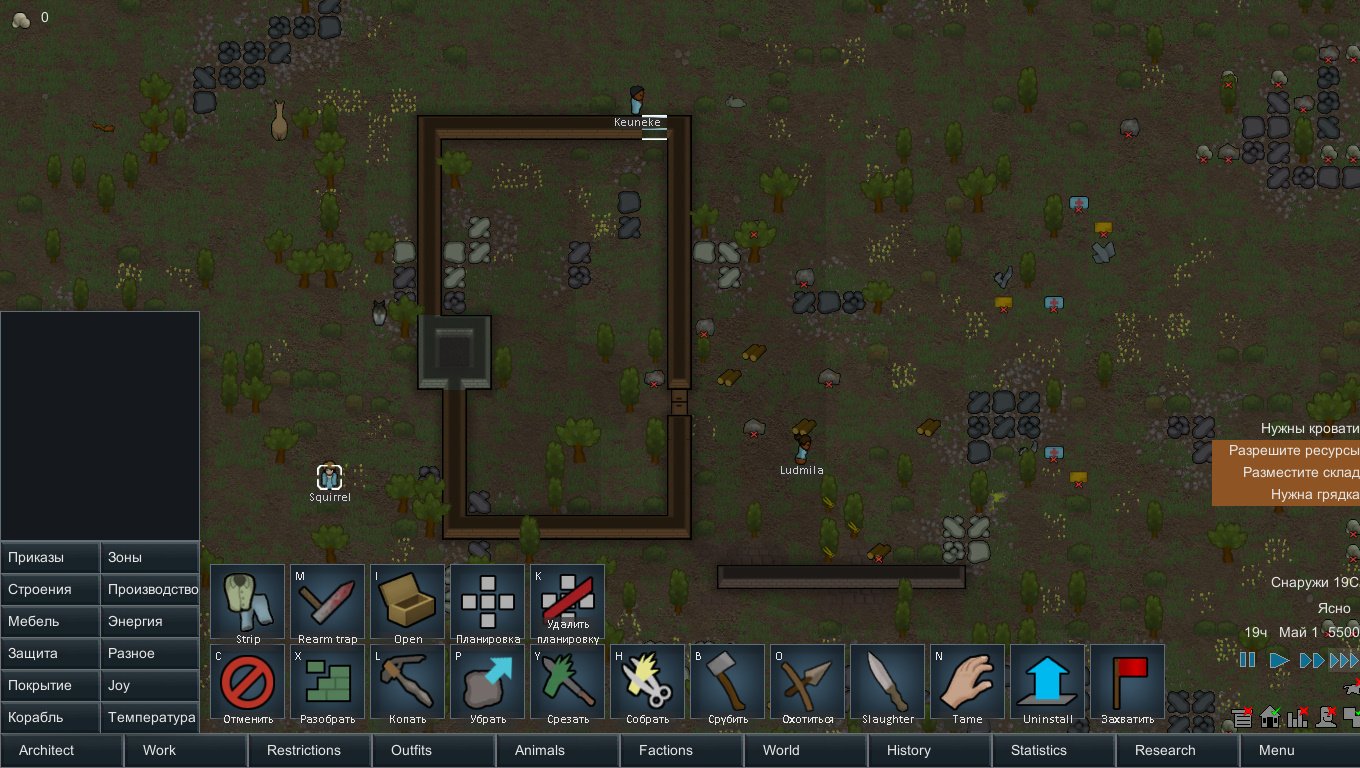Select the Срубить chop-wood axe order
The width and height of the screenshot is (1360, 768).
coord(727,682)
